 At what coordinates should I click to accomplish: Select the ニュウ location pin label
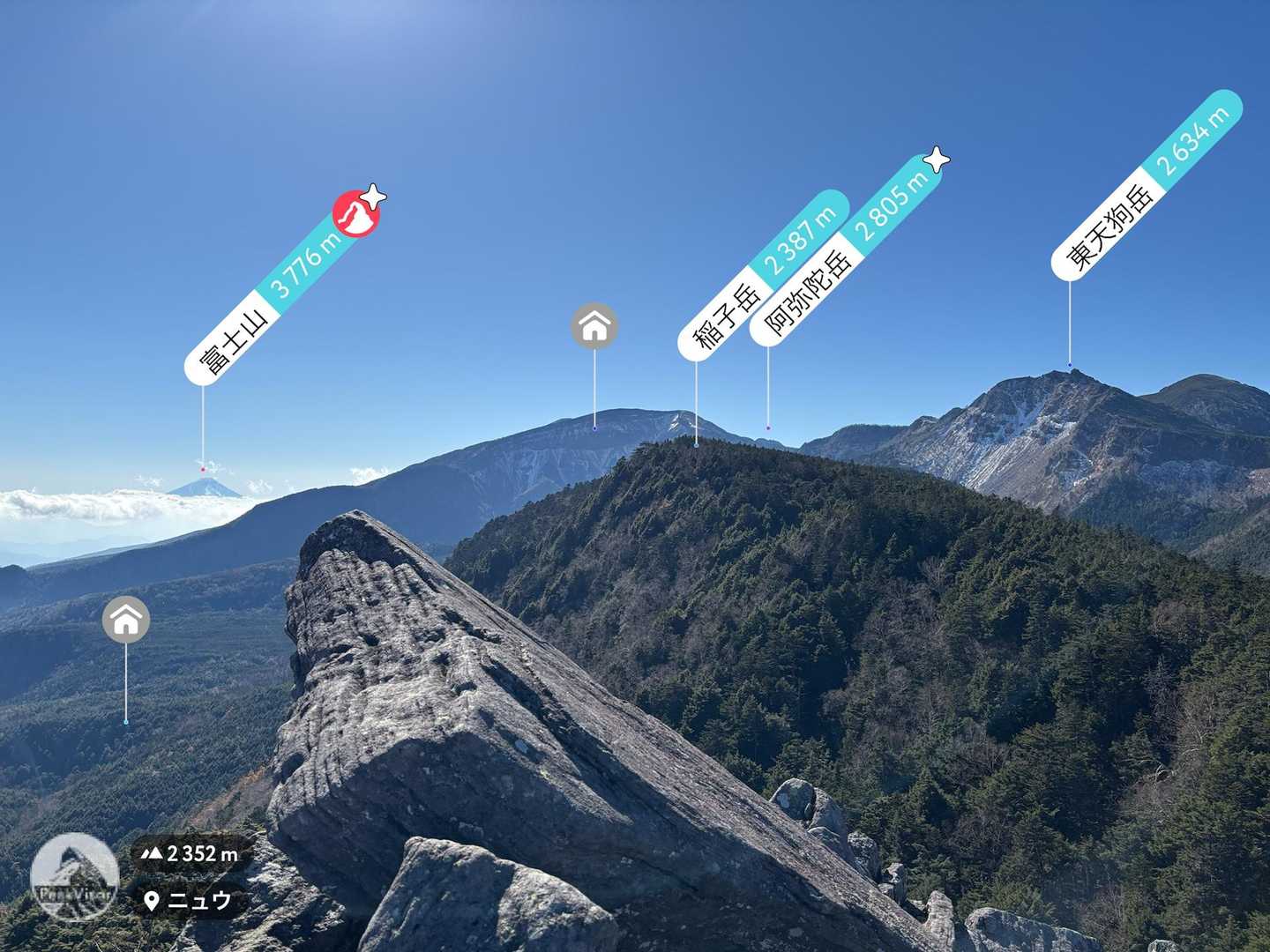pyautogui.click(x=189, y=900)
